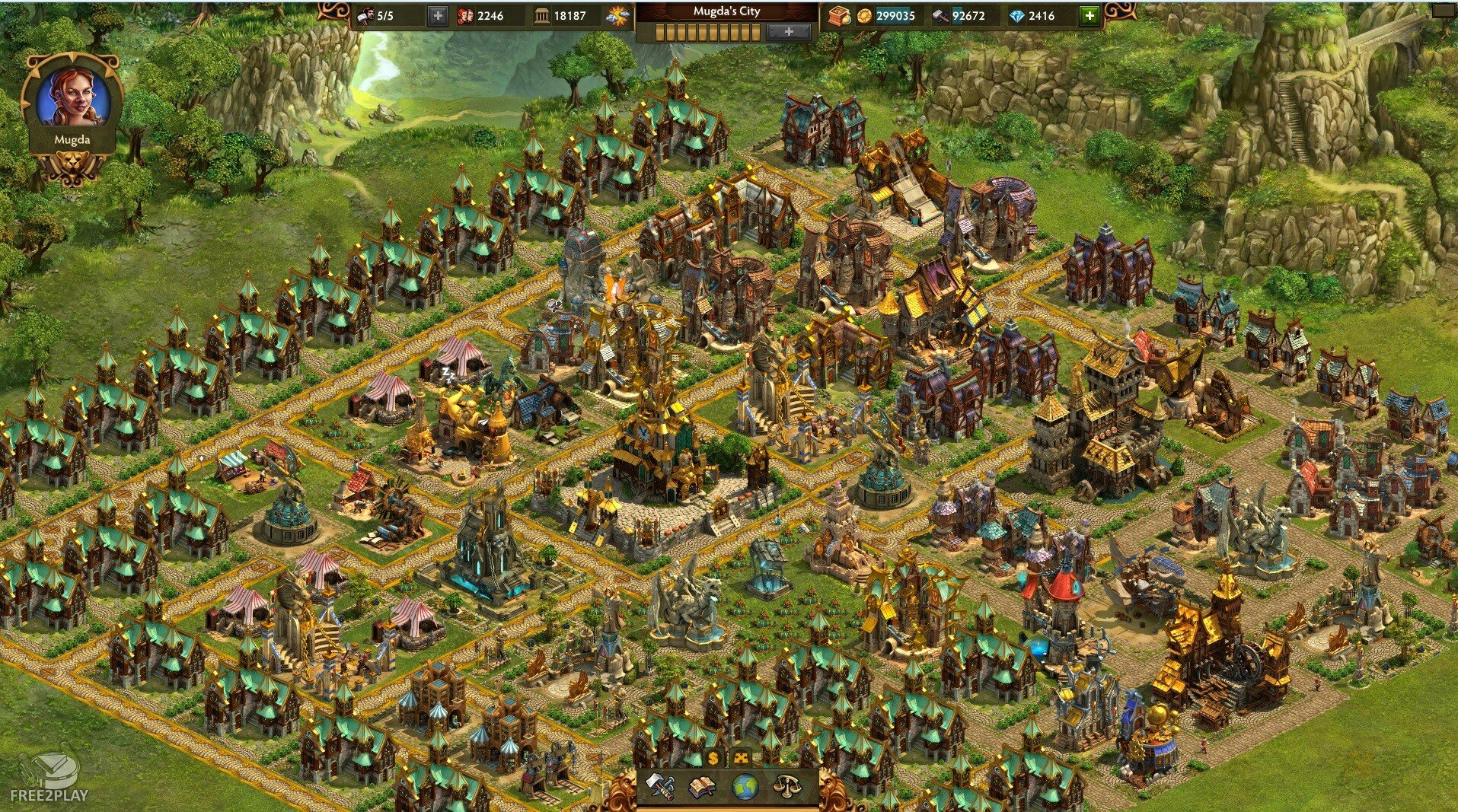This screenshot has height=812, width=1458.
Task: Open the research book
Action: [701, 786]
